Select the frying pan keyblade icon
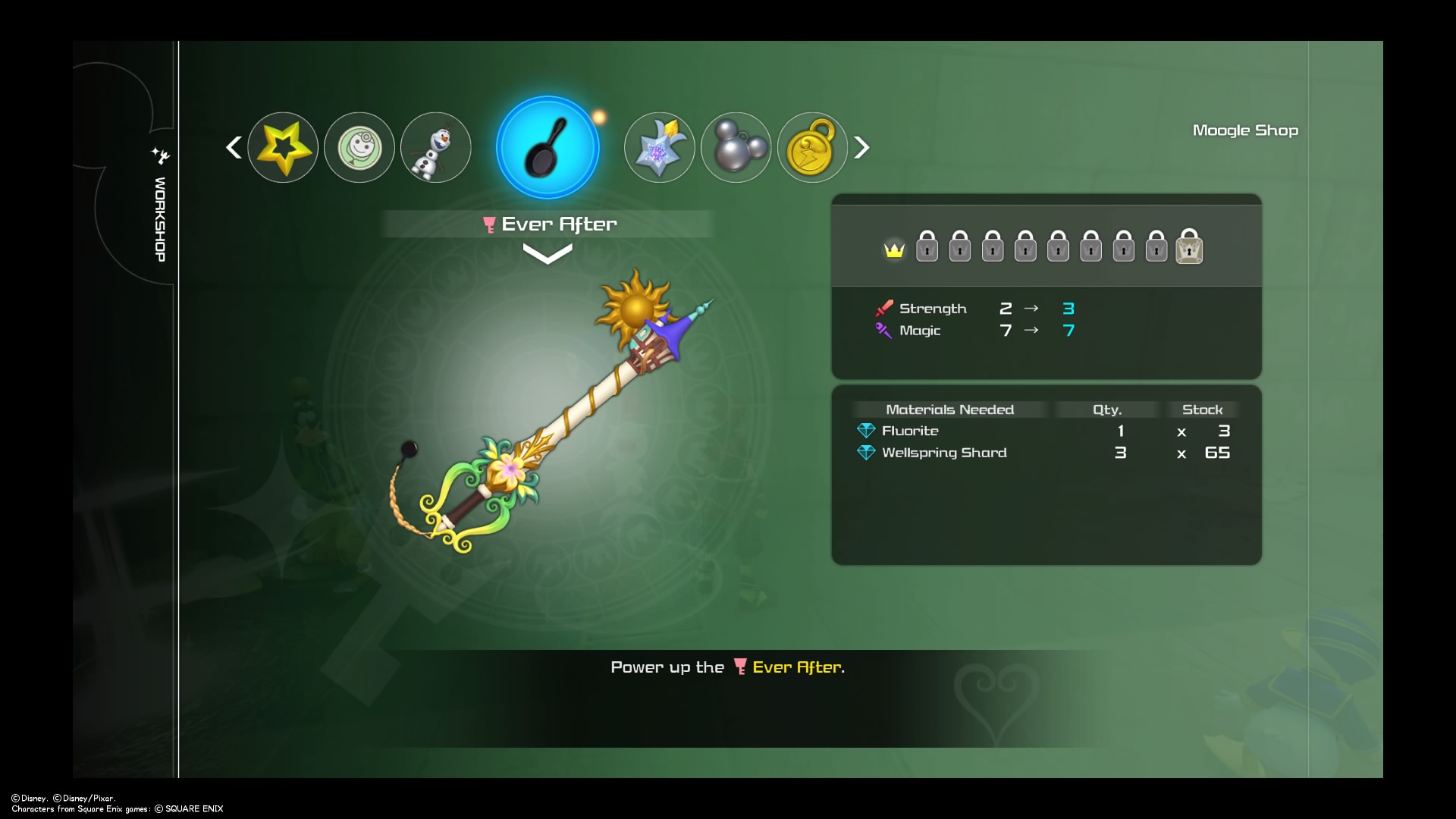The width and height of the screenshot is (1456, 819). (548, 147)
